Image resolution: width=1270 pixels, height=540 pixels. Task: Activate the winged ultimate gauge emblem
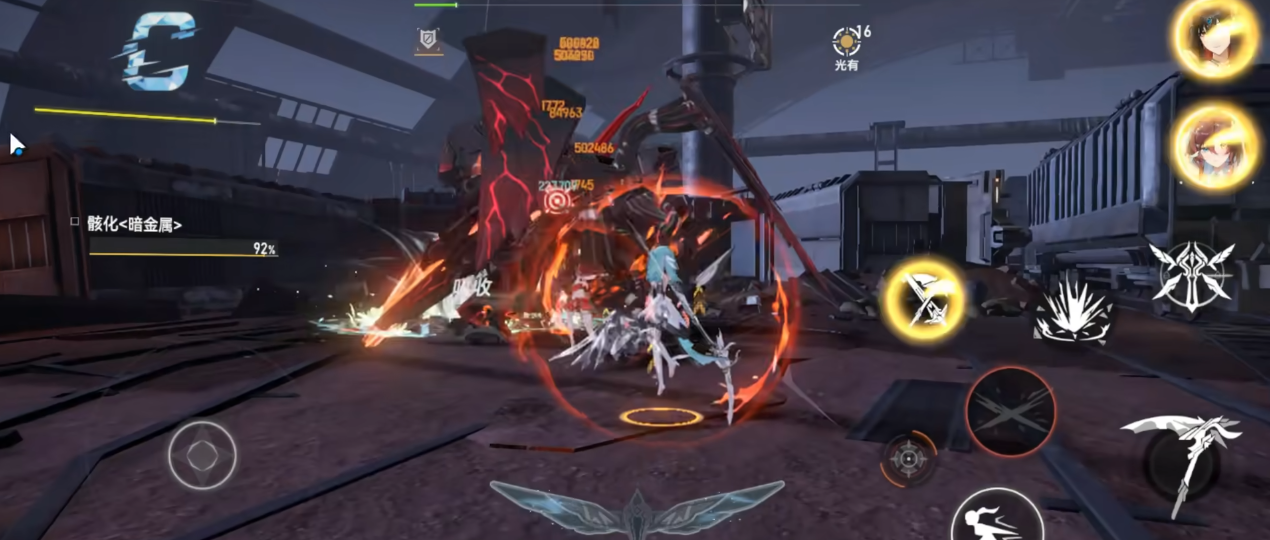pyautogui.click(x=636, y=507)
